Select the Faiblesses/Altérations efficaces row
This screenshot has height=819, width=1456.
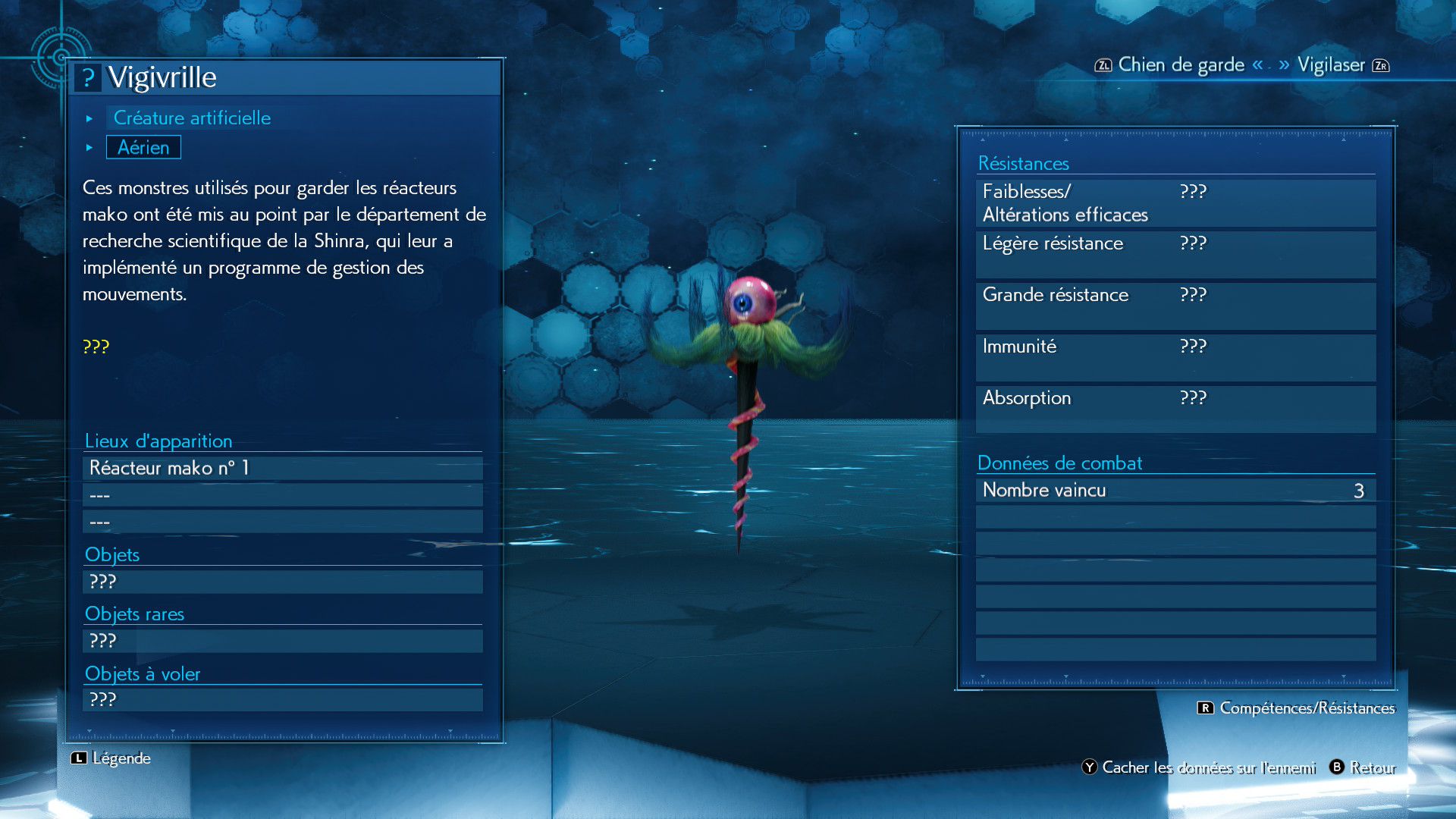tap(1175, 203)
